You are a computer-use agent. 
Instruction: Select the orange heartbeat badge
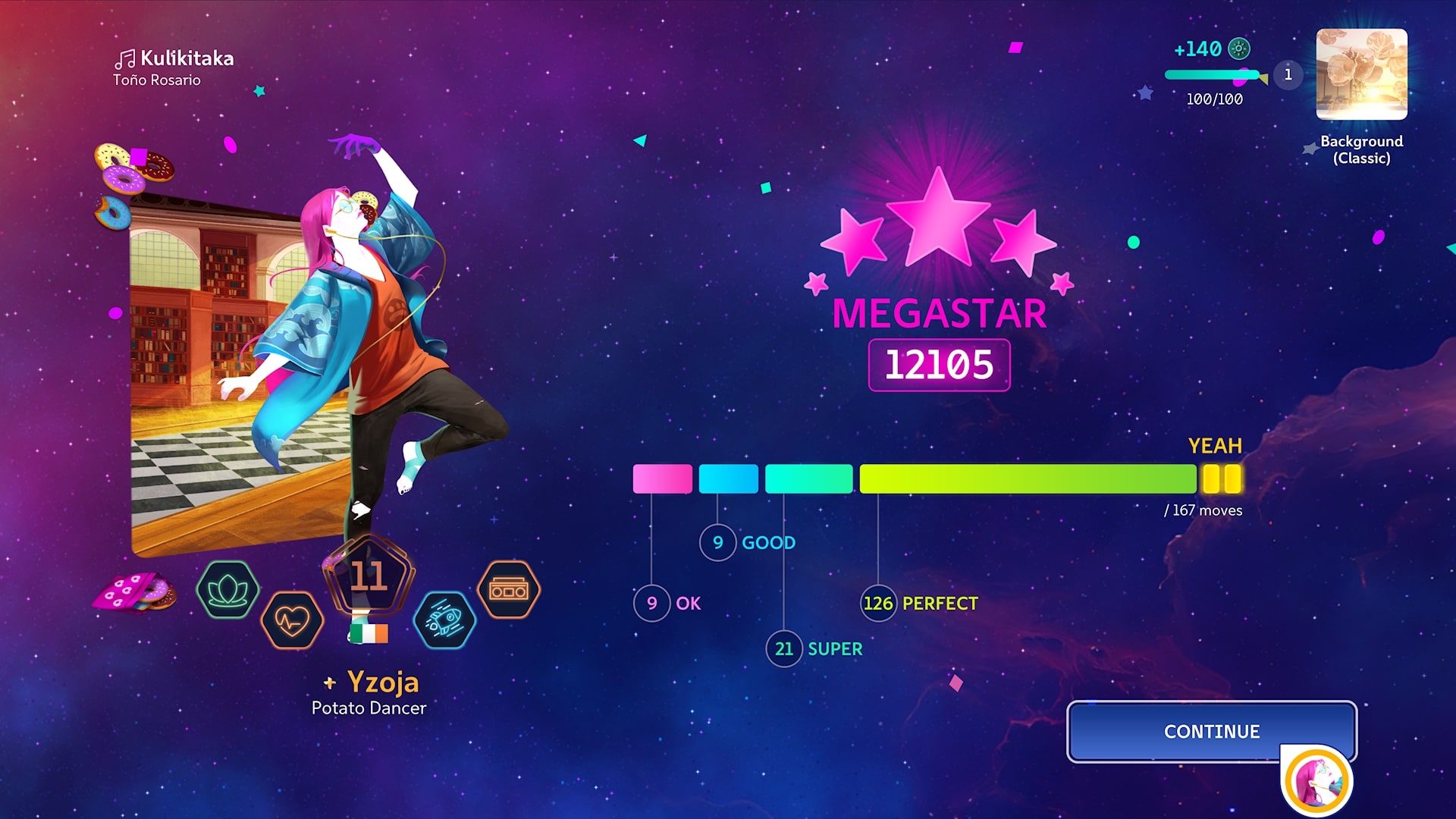point(292,620)
